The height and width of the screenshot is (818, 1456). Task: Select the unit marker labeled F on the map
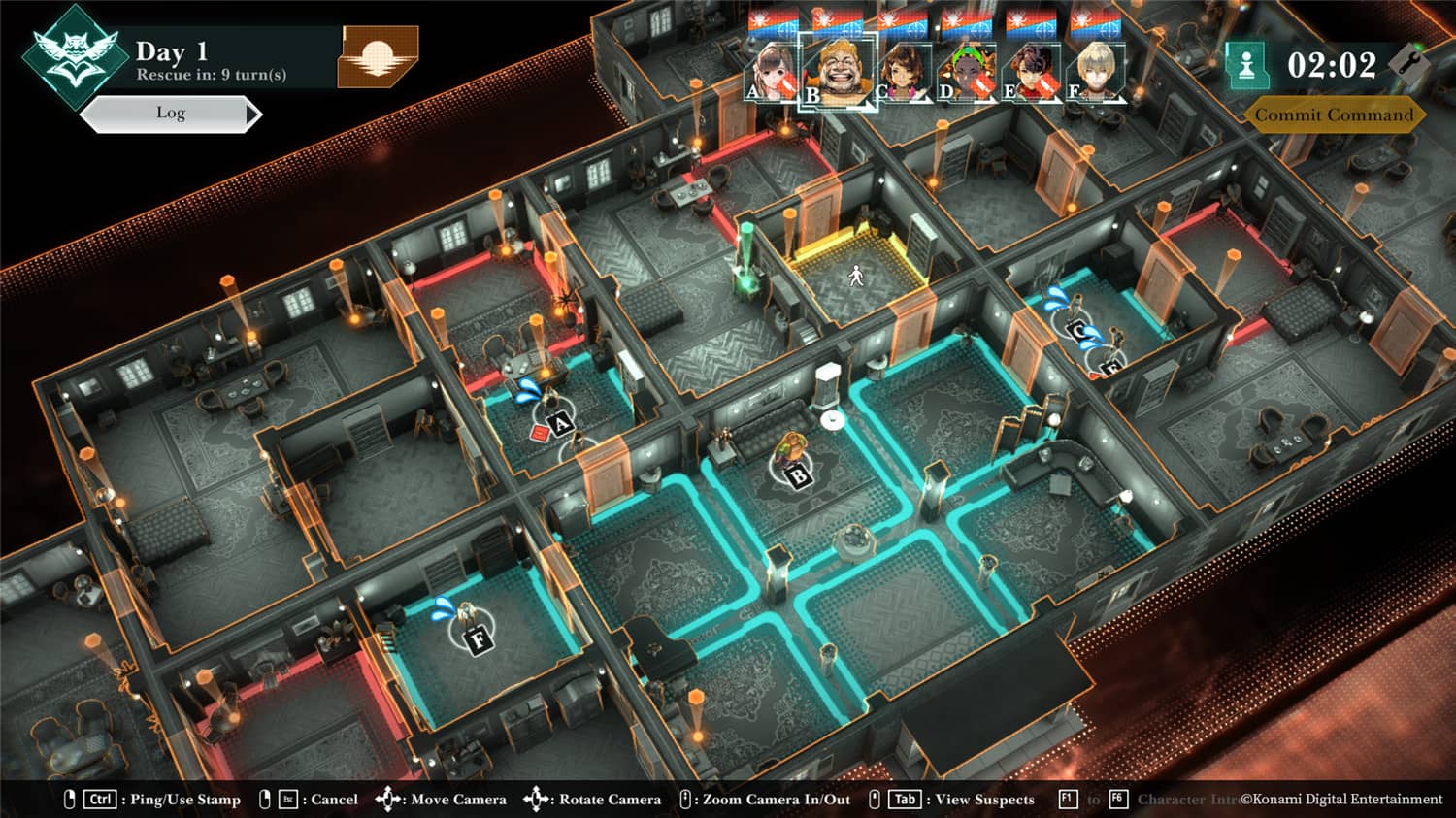pyautogui.click(x=478, y=638)
